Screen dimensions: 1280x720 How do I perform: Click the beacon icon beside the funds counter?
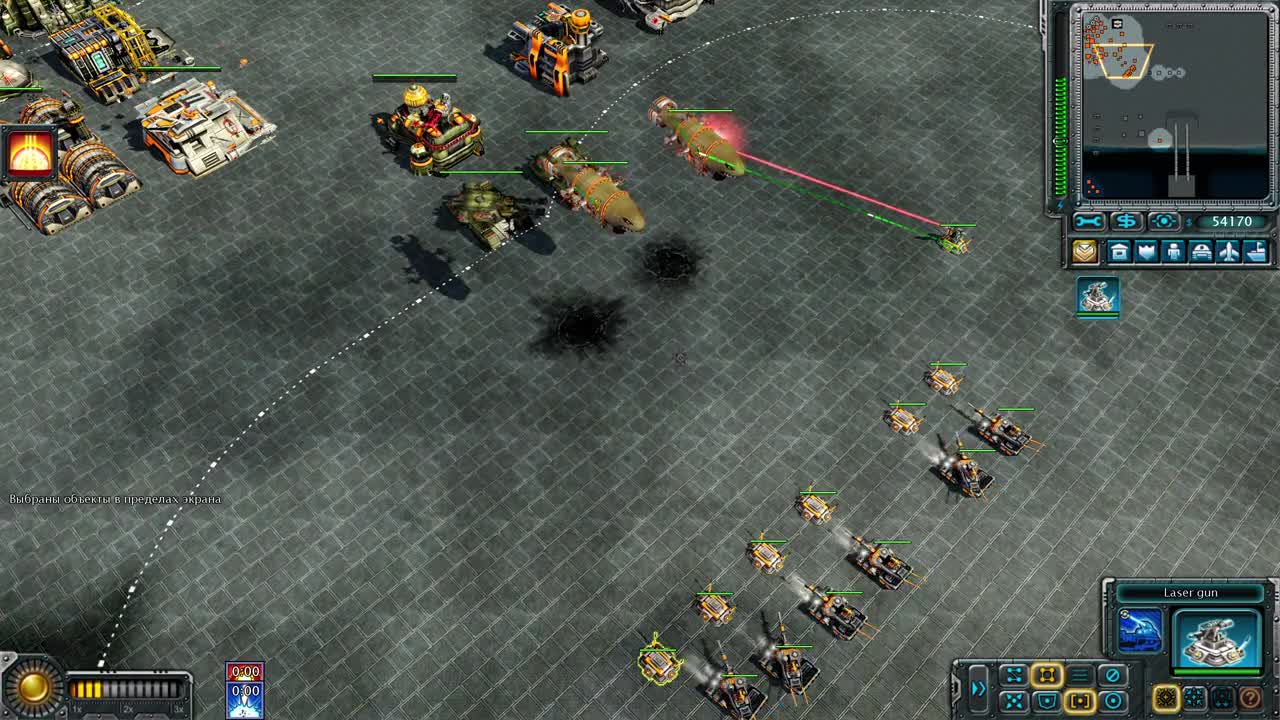[1163, 222]
